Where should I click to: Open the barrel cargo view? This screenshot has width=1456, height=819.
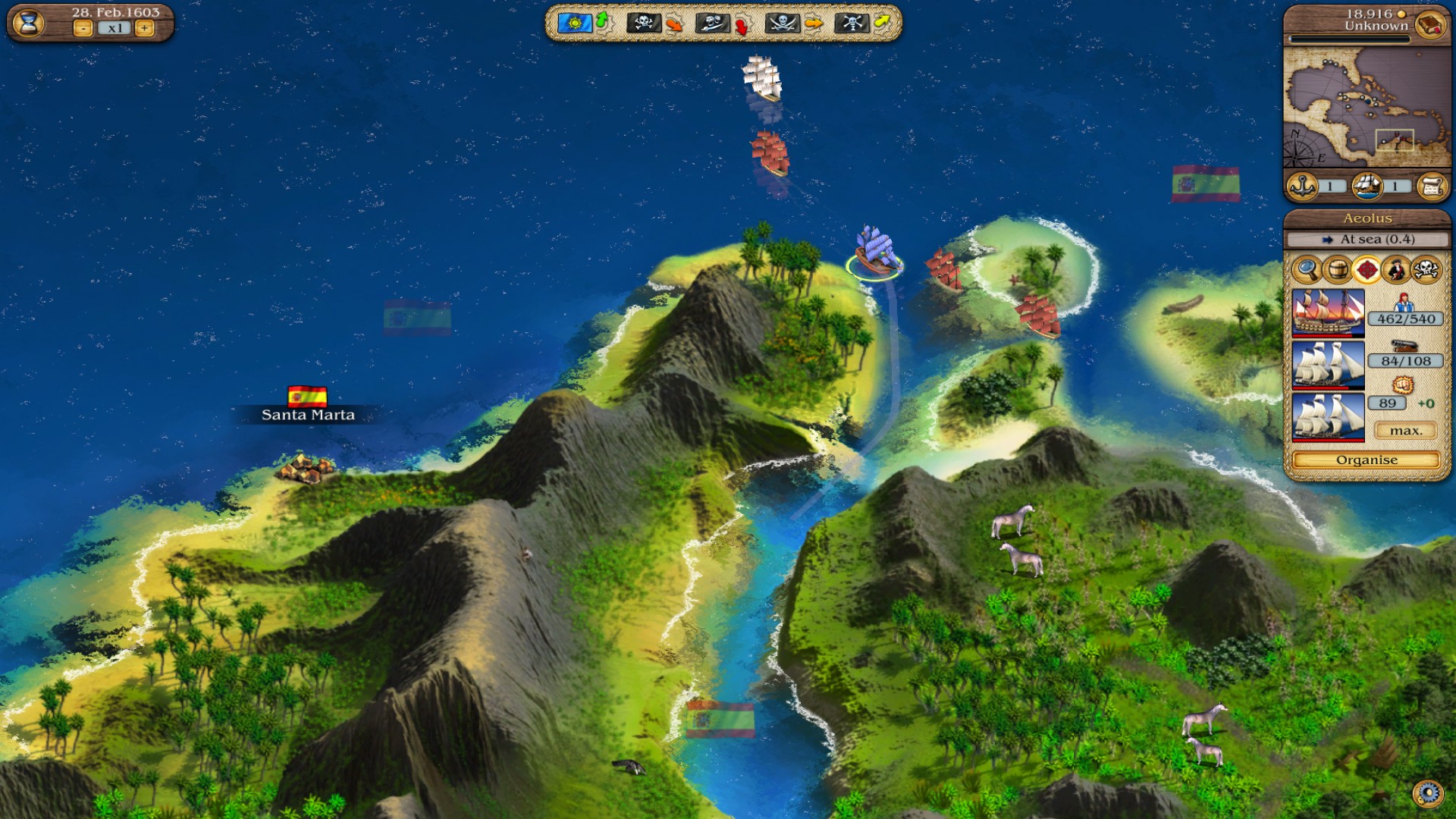click(x=1337, y=269)
